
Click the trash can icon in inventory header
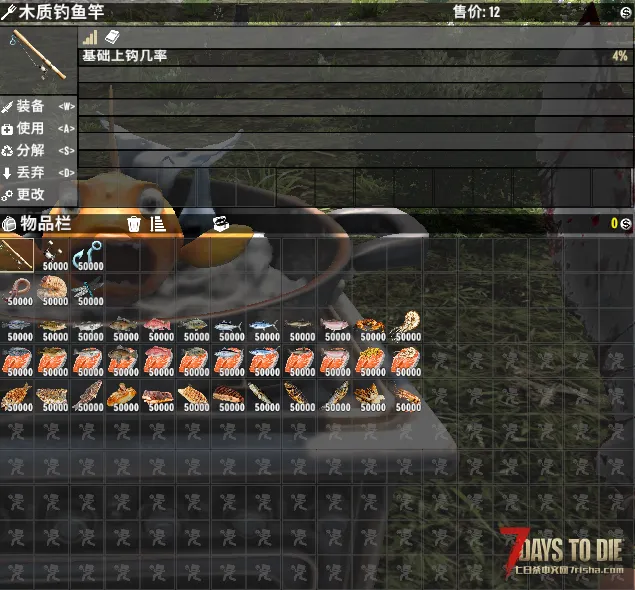[x=134, y=224]
